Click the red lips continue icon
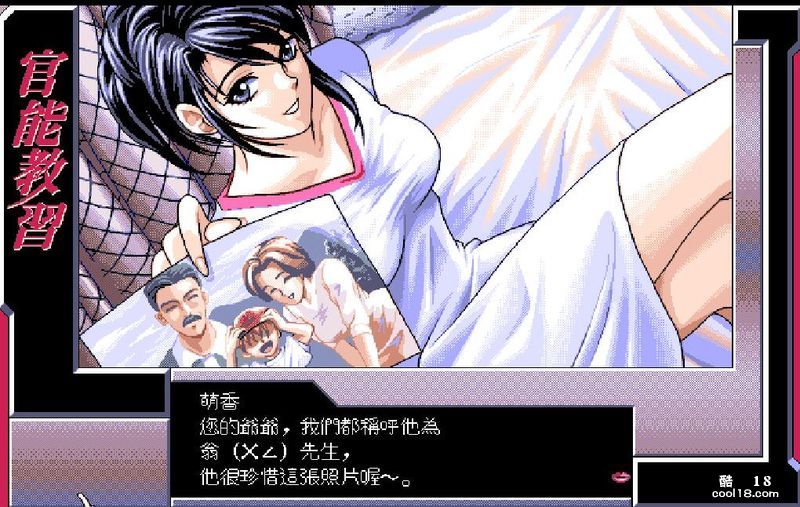 (619, 476)
